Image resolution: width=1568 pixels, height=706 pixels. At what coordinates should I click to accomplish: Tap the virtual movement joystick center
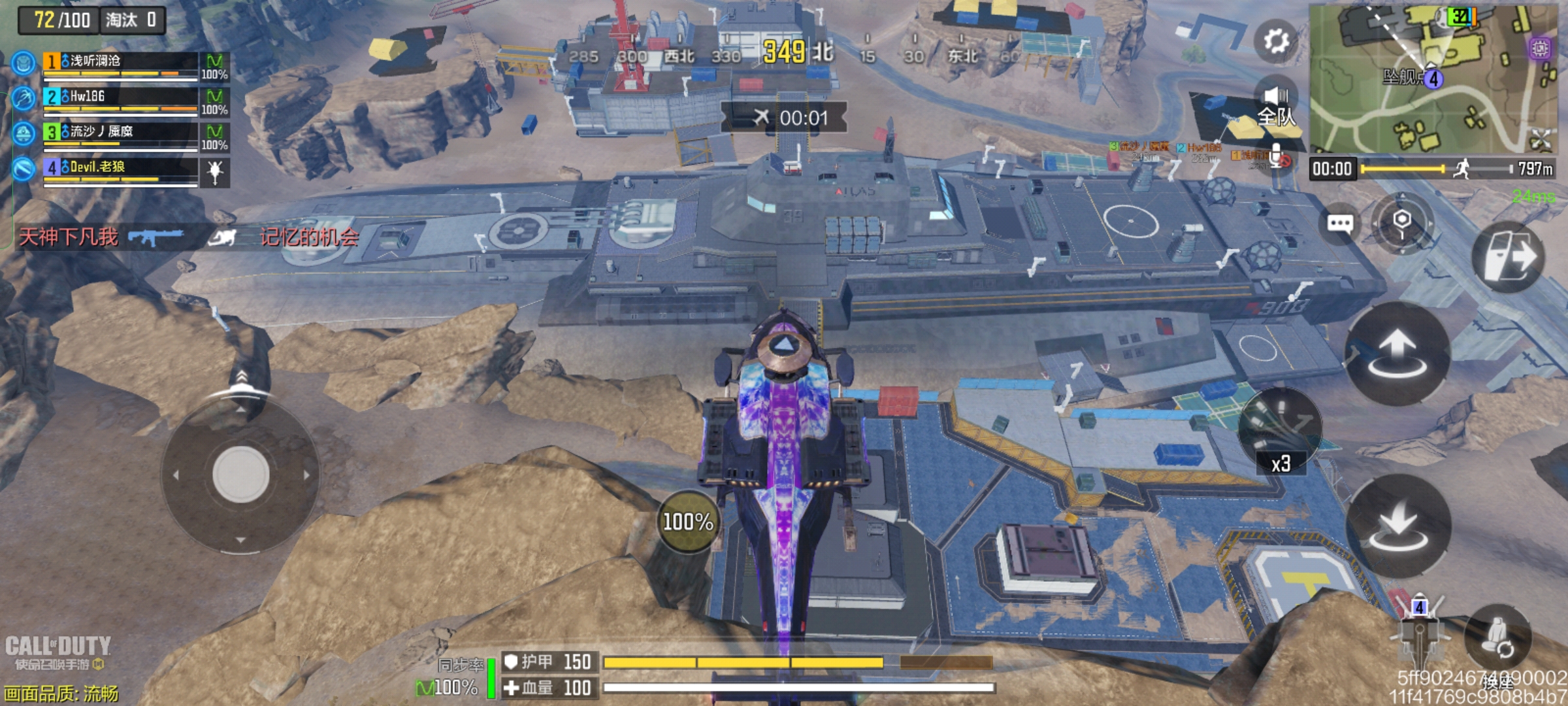(240, 475)
